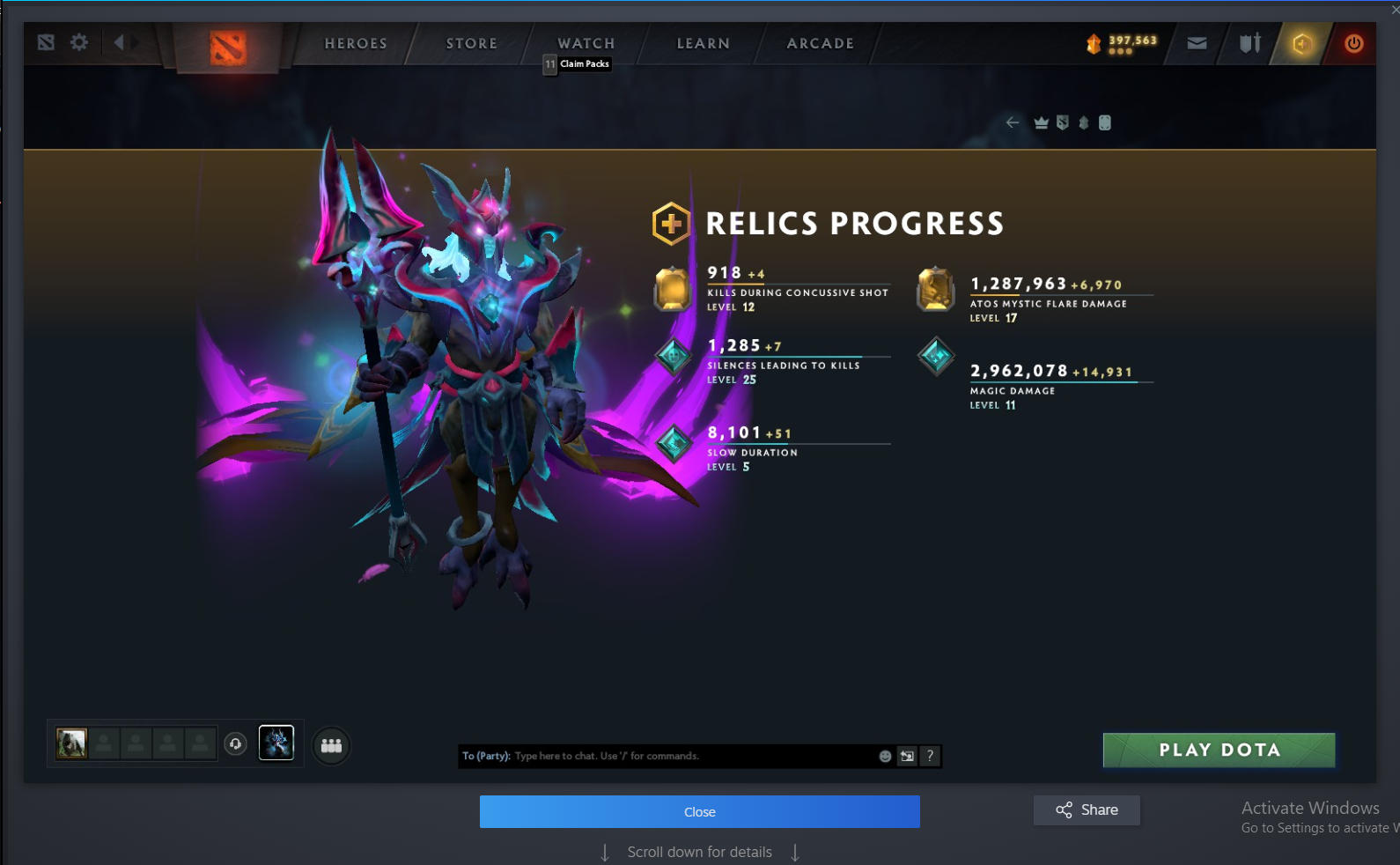Viewport: 1400px width, 865px height.
Task: Open the HEROES menu
Action: 356,43
